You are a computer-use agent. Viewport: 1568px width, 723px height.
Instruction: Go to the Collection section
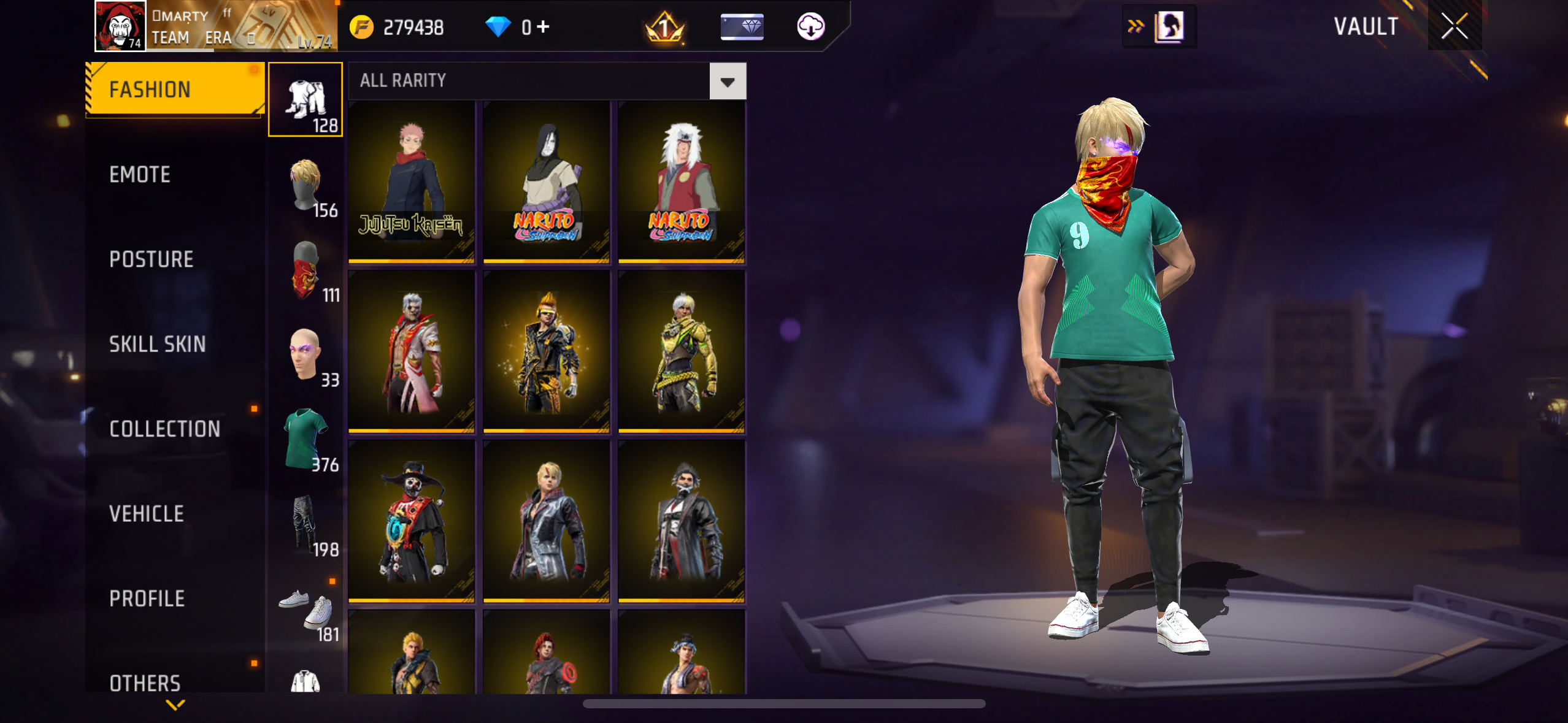pos(164,429)
